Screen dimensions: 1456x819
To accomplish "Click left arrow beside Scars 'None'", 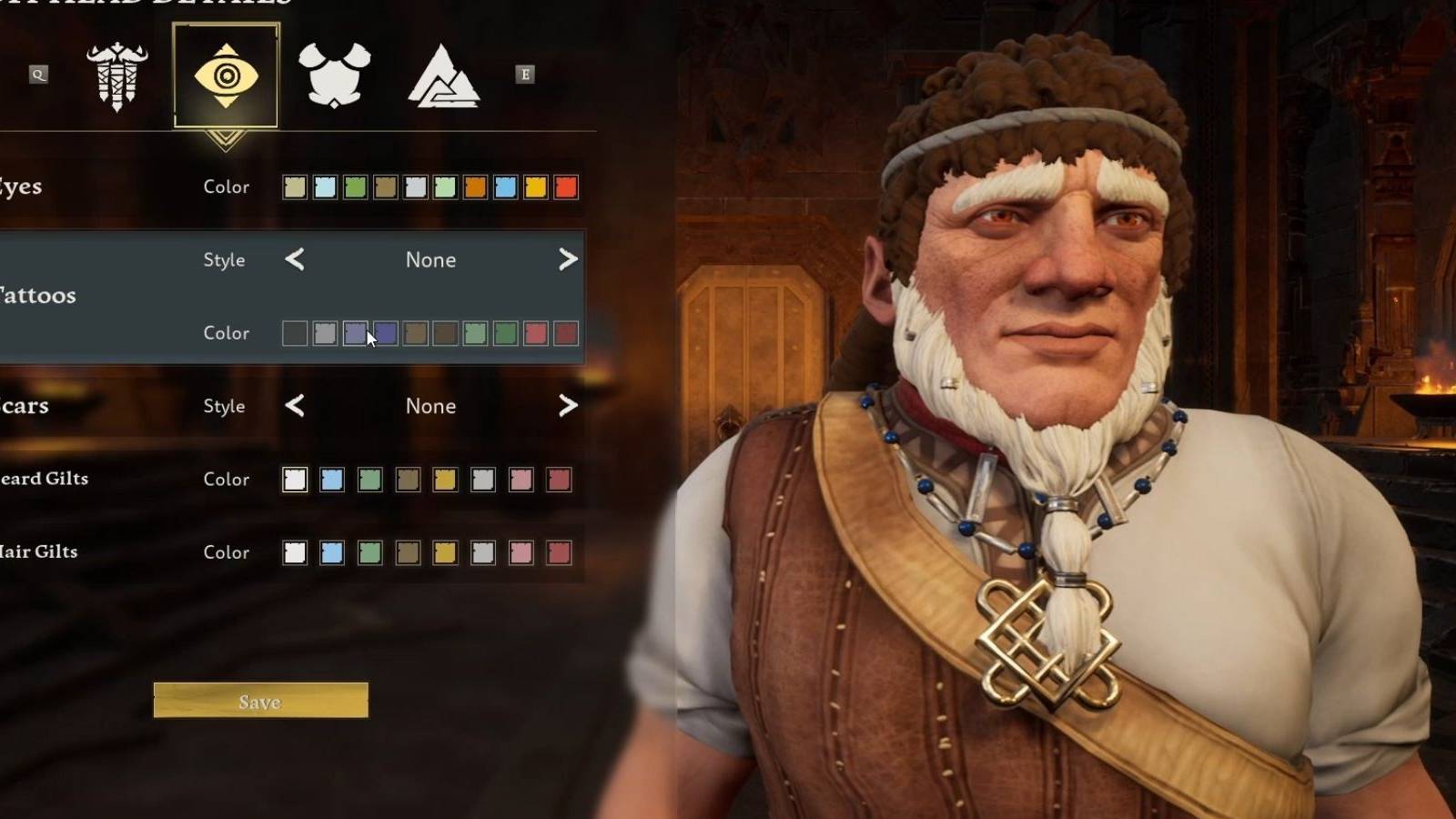I will coord(294,407).
